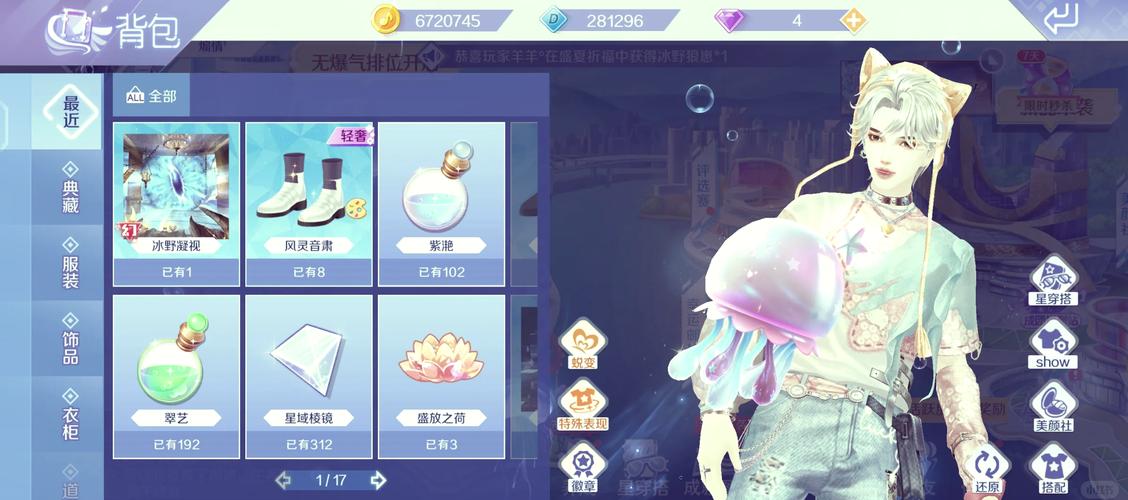This screenshot has height=500, width=1128.
Task: Show all items with the 全部 filter
Action: tap(151, 96)
